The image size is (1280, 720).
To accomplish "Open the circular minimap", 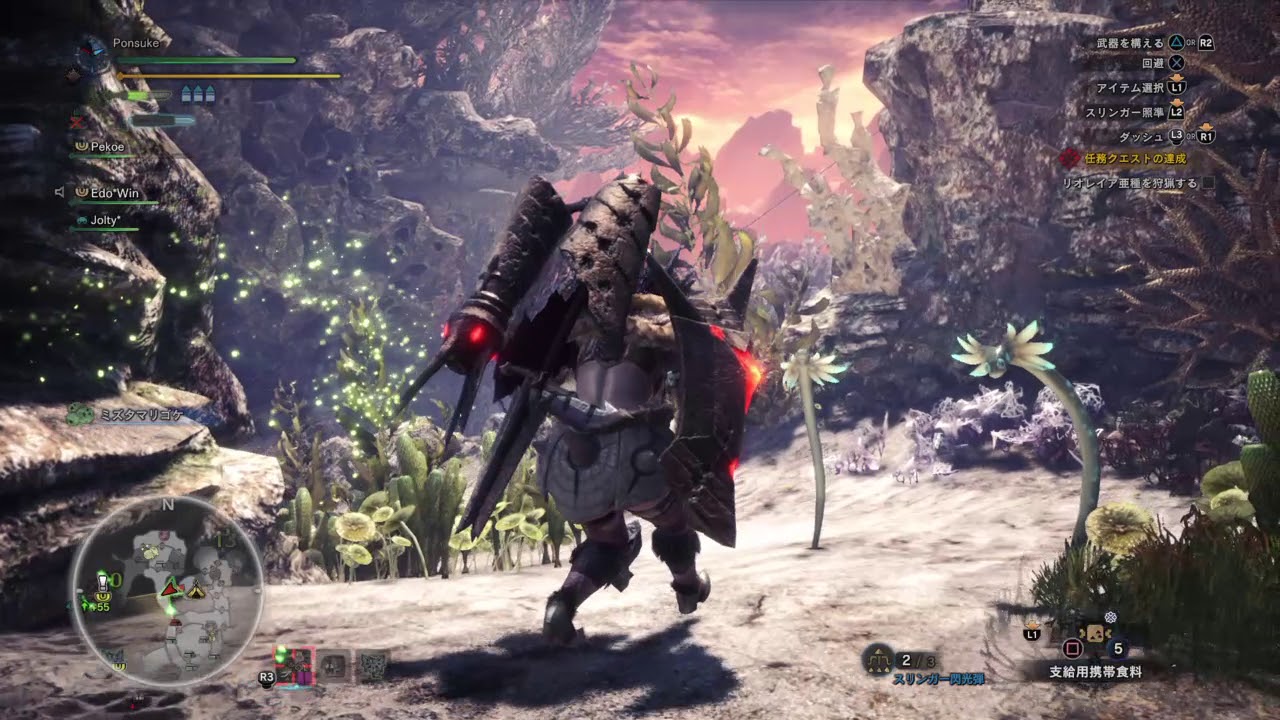I will (x=167, y=592).
